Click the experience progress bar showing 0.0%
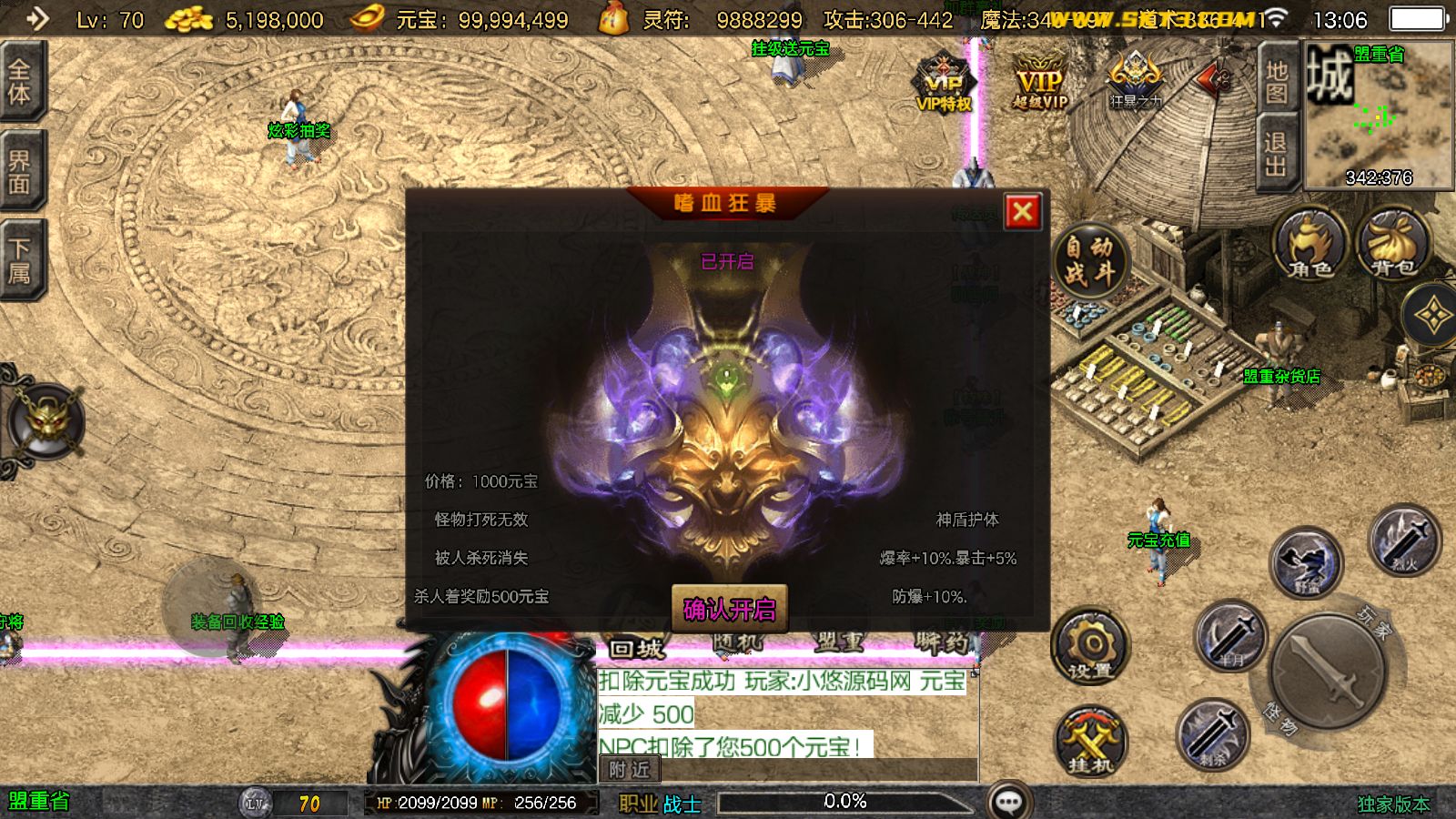 pos(846,801)
